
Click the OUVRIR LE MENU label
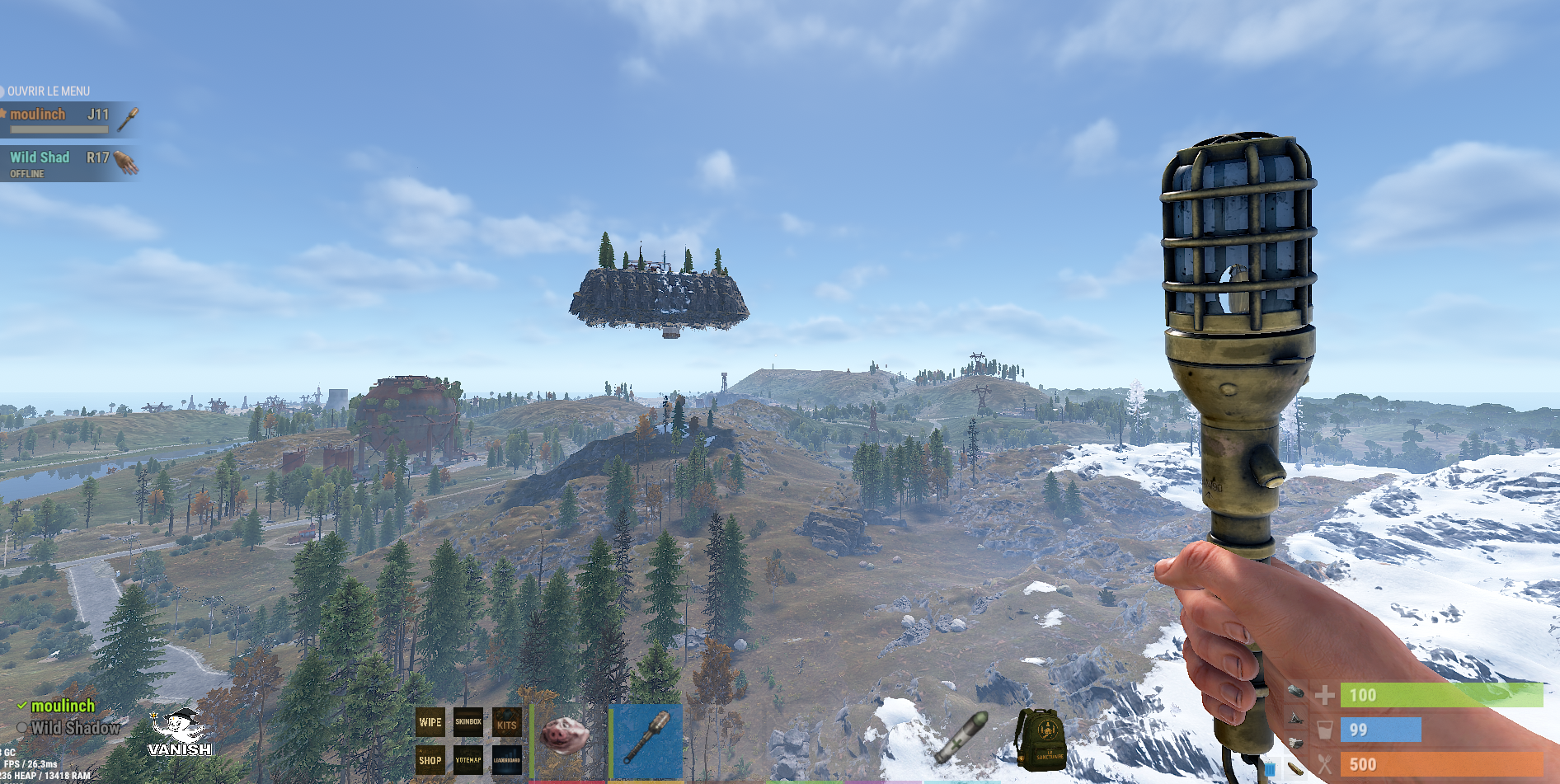(x=48, y=92)
